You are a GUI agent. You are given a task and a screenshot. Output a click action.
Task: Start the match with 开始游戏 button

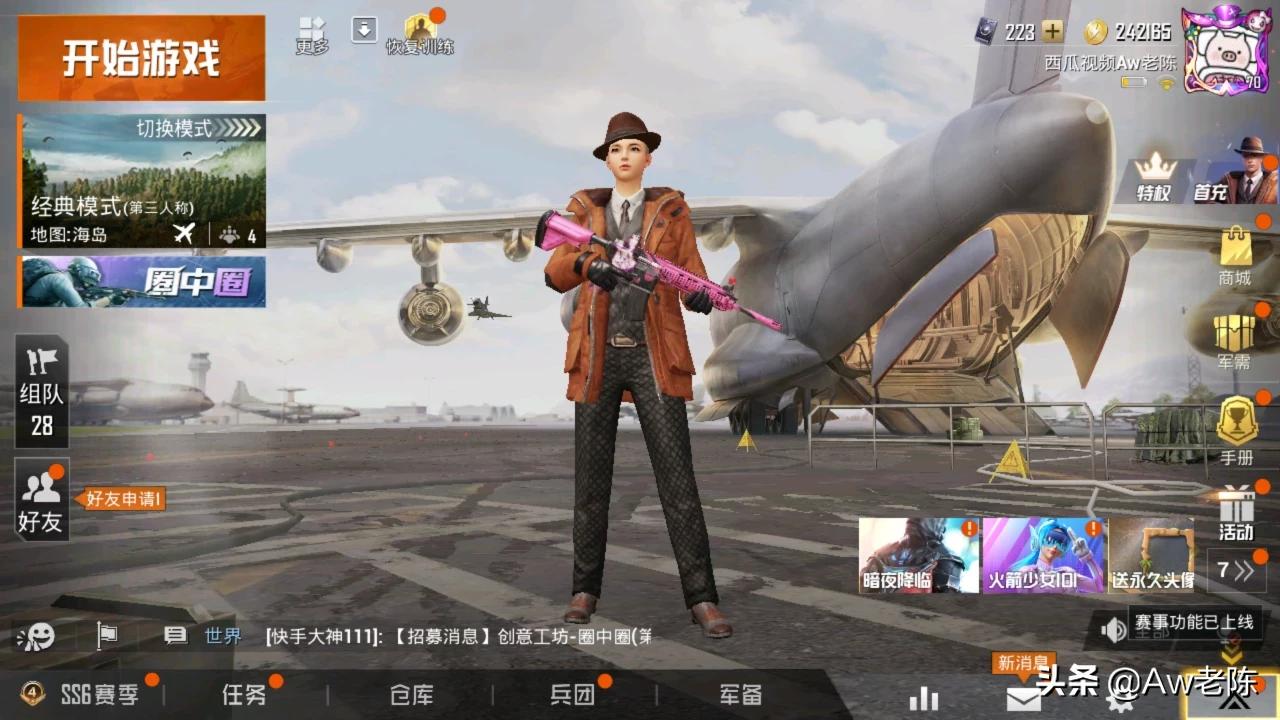click(141, 58)
